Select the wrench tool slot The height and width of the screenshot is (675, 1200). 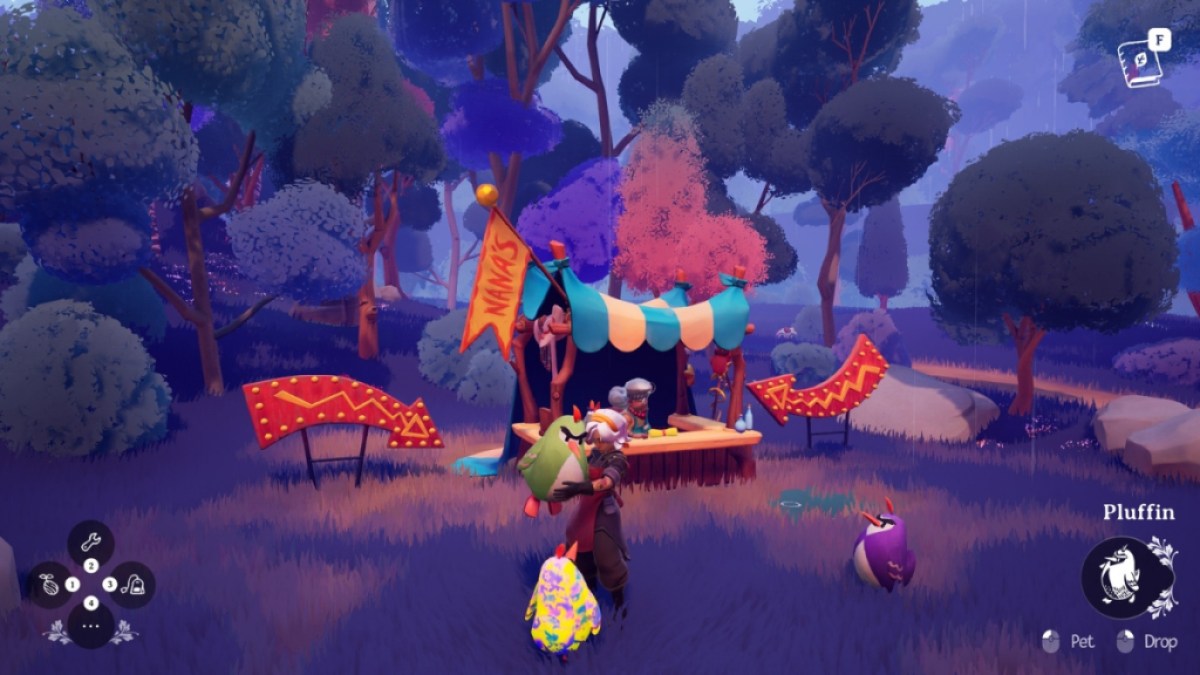point(91,543)
